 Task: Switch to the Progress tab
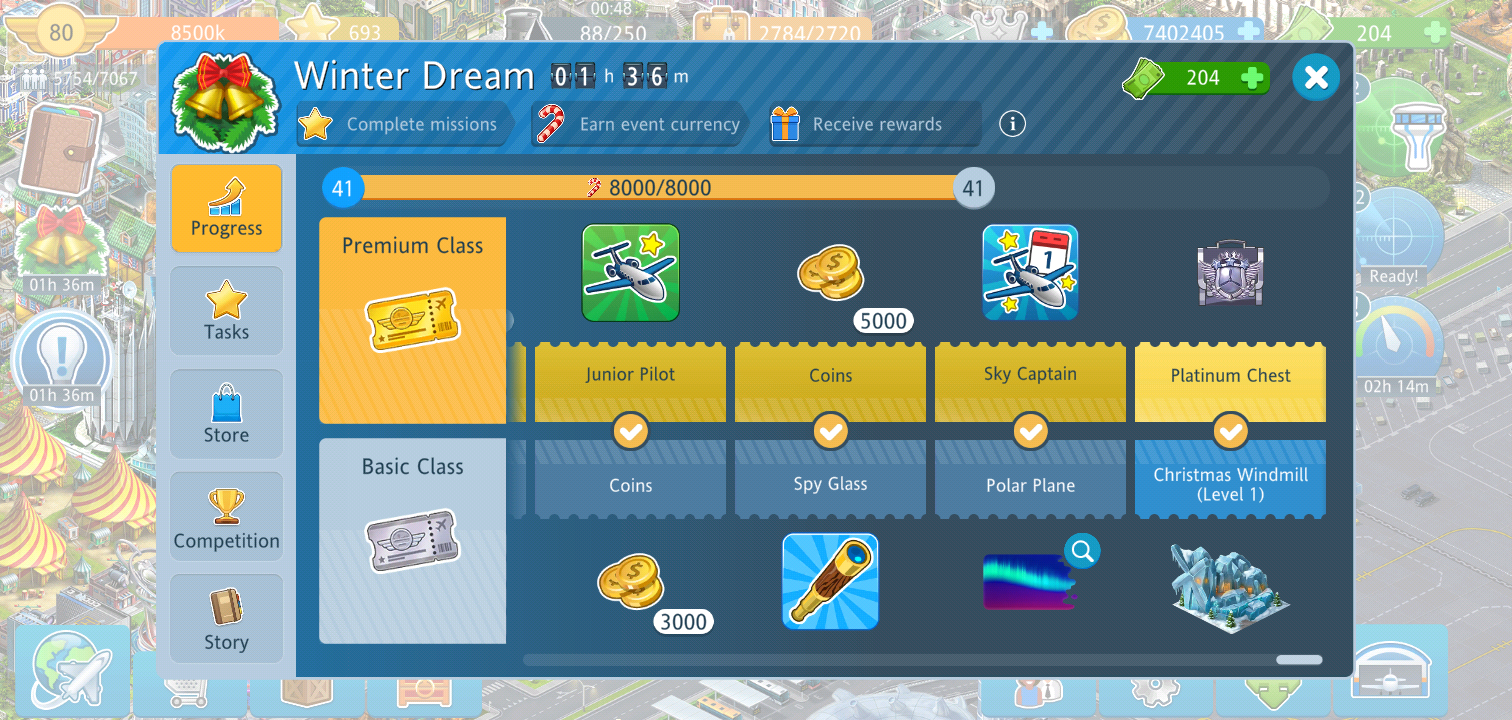[x=226, y=208]
